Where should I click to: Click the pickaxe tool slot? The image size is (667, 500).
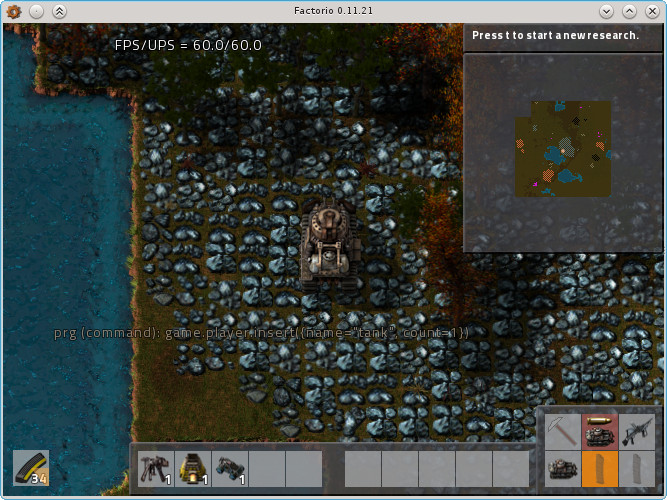[562, 431]
